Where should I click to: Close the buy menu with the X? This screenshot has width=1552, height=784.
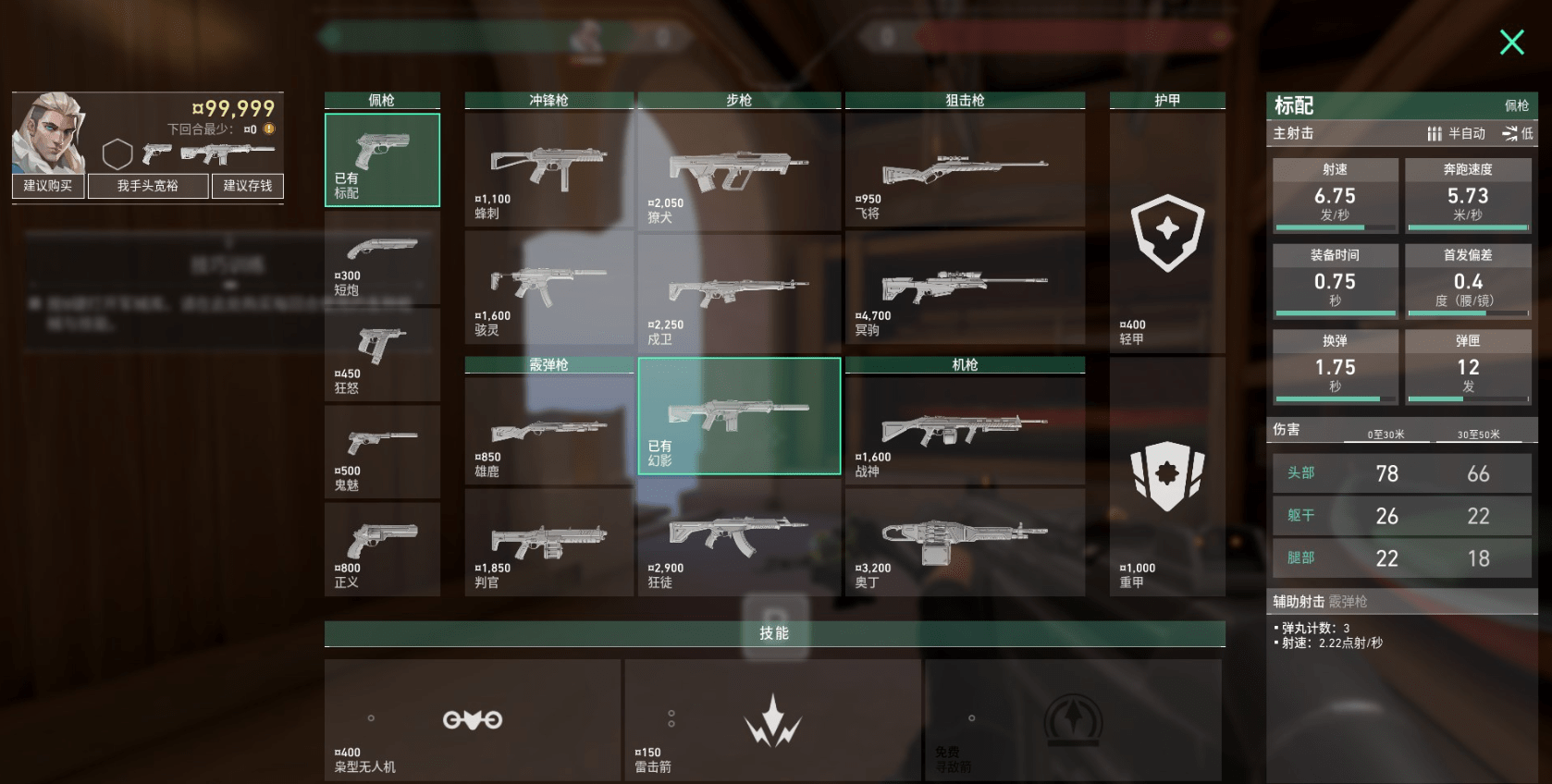(x=1511, y=43)
